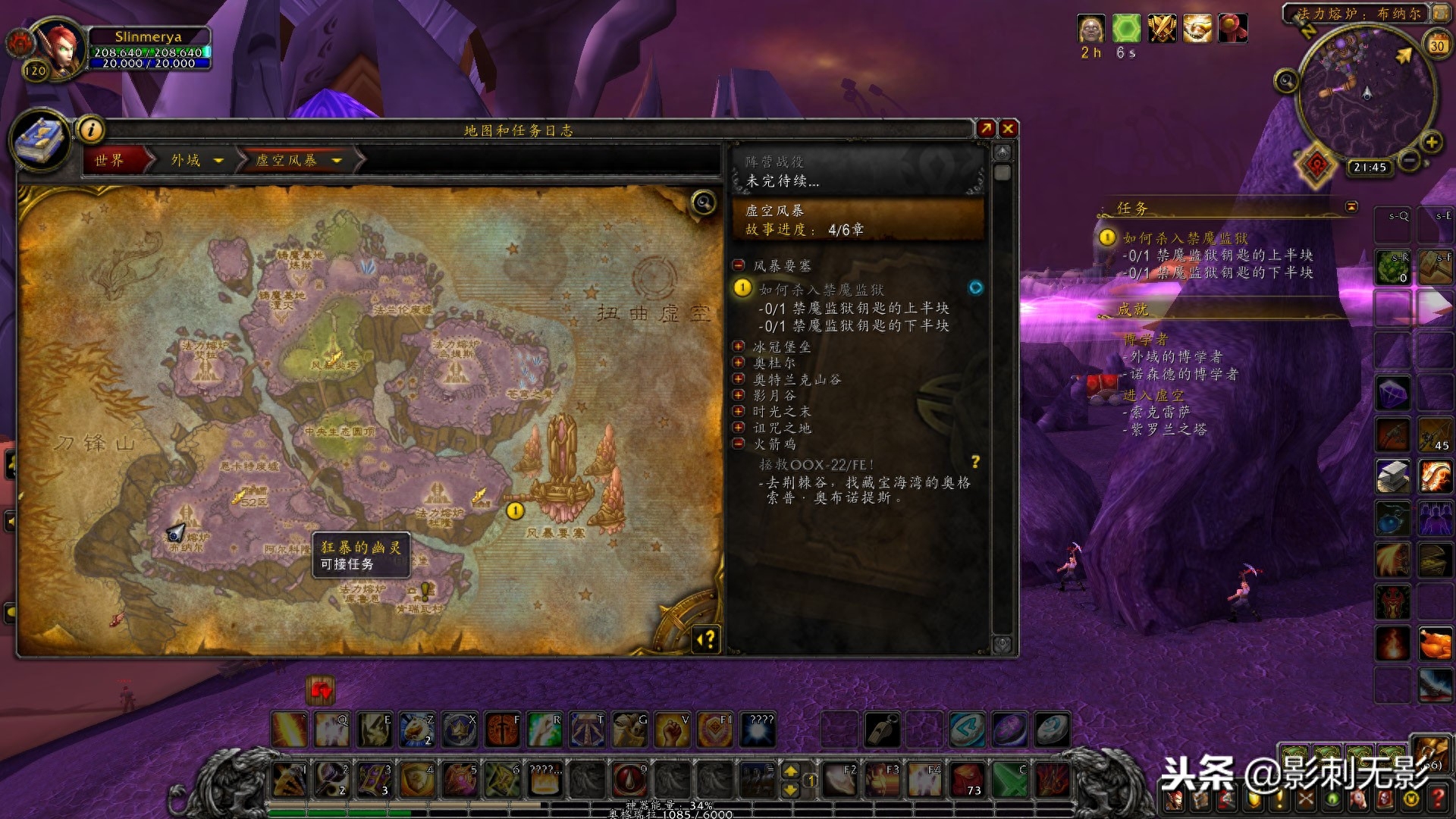
Task: Select the 拯救OOX-22/FE! quest entry
Action: pyautogui.click(x=817, y=464)
